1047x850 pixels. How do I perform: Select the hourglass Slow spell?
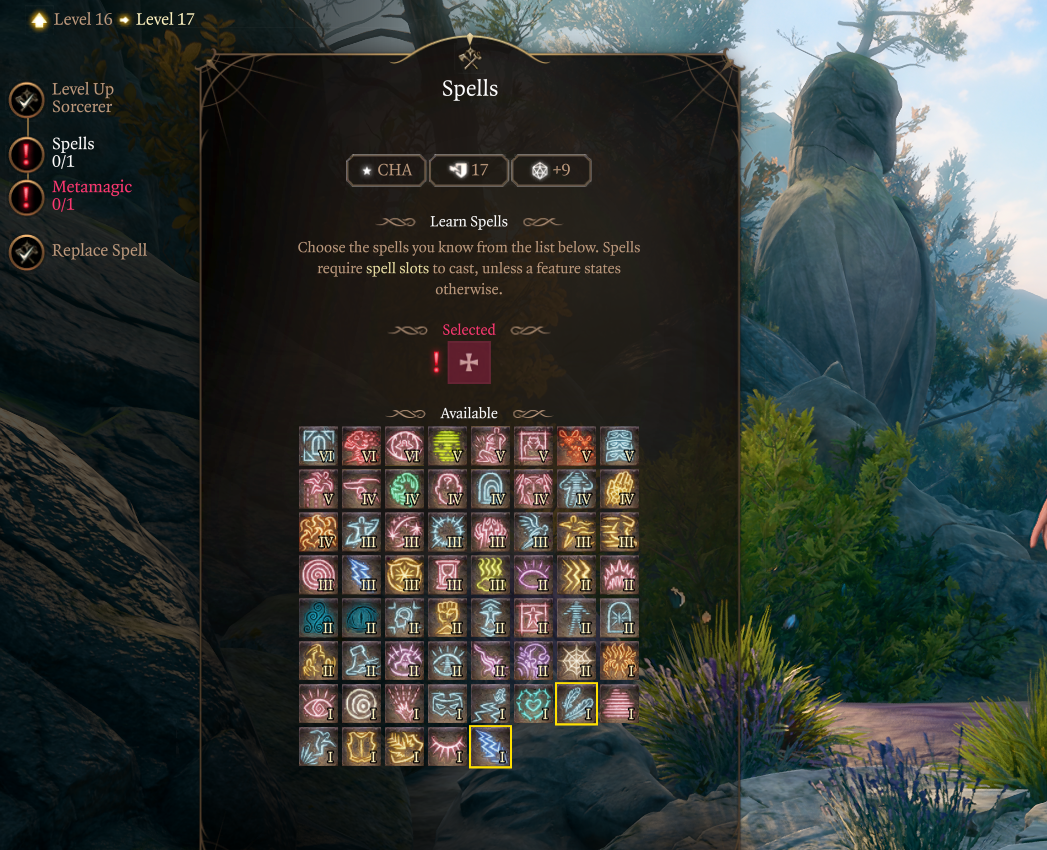(447, 575)
